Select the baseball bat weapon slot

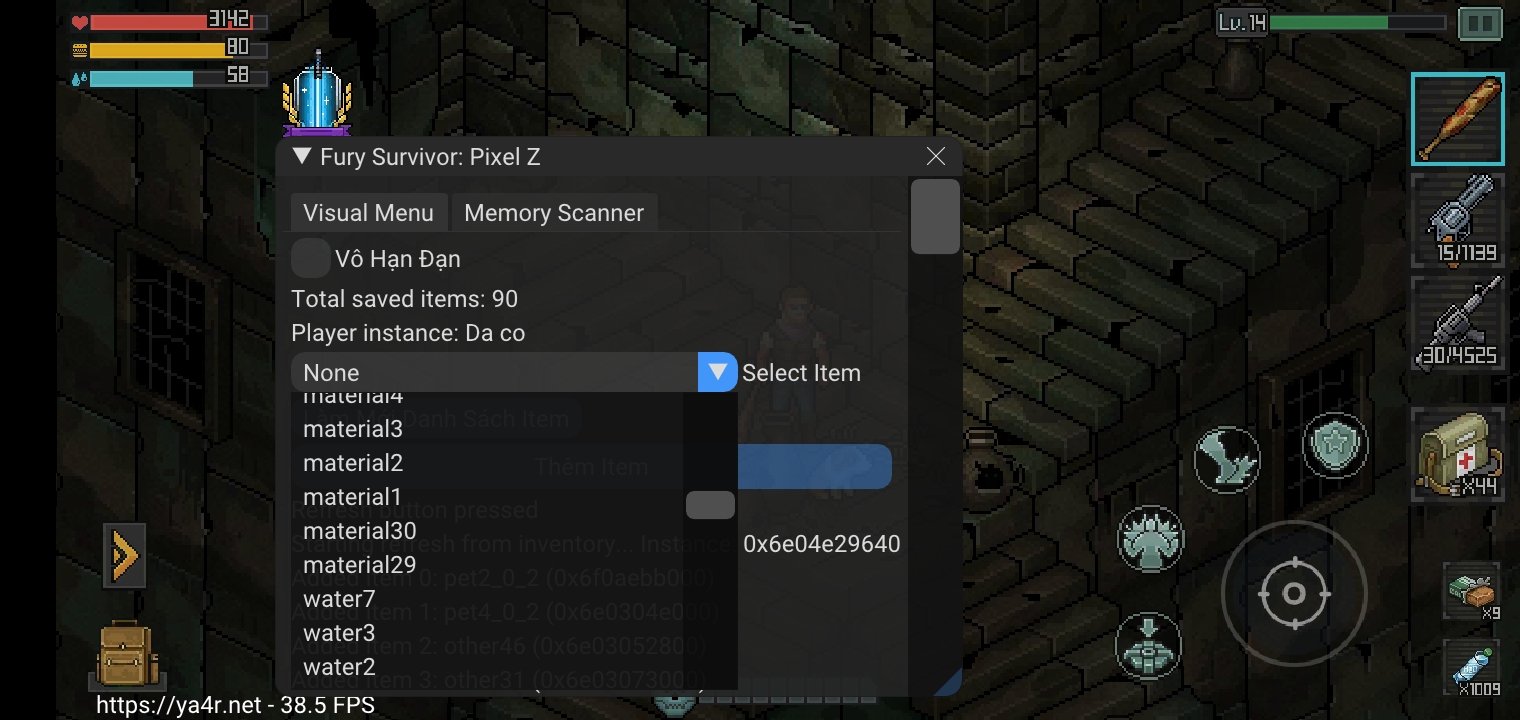coord(1457,118)
